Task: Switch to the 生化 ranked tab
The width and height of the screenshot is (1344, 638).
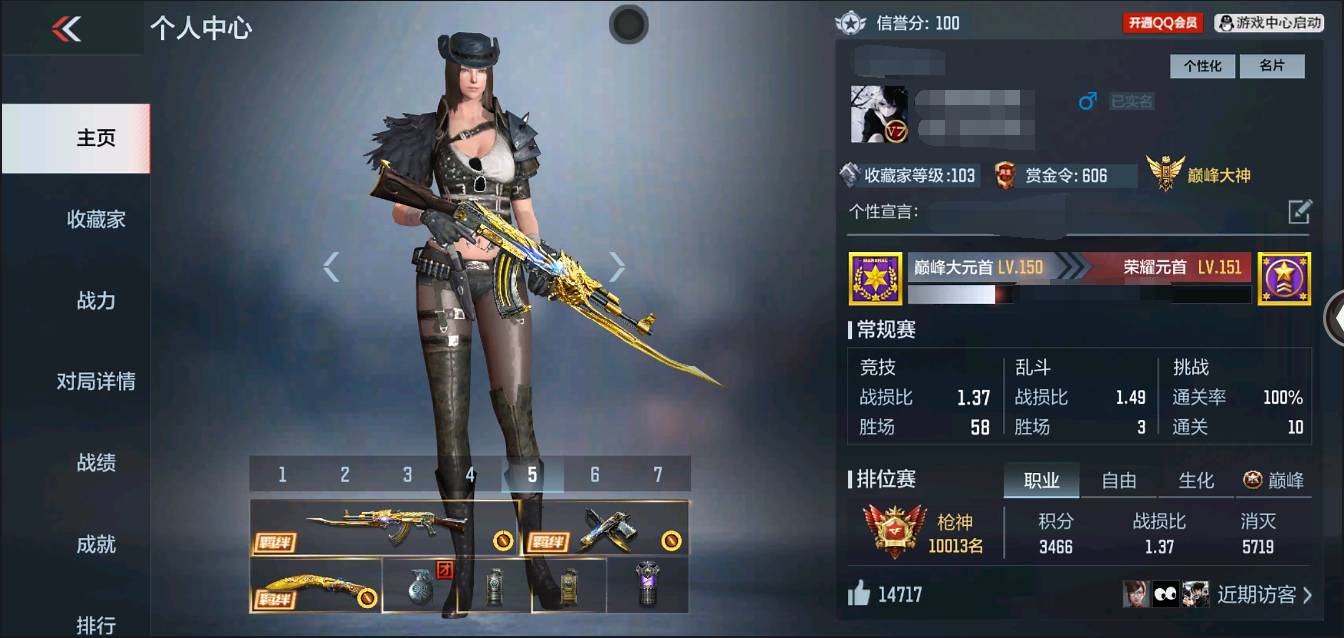Action: (x=1196, y=480)
